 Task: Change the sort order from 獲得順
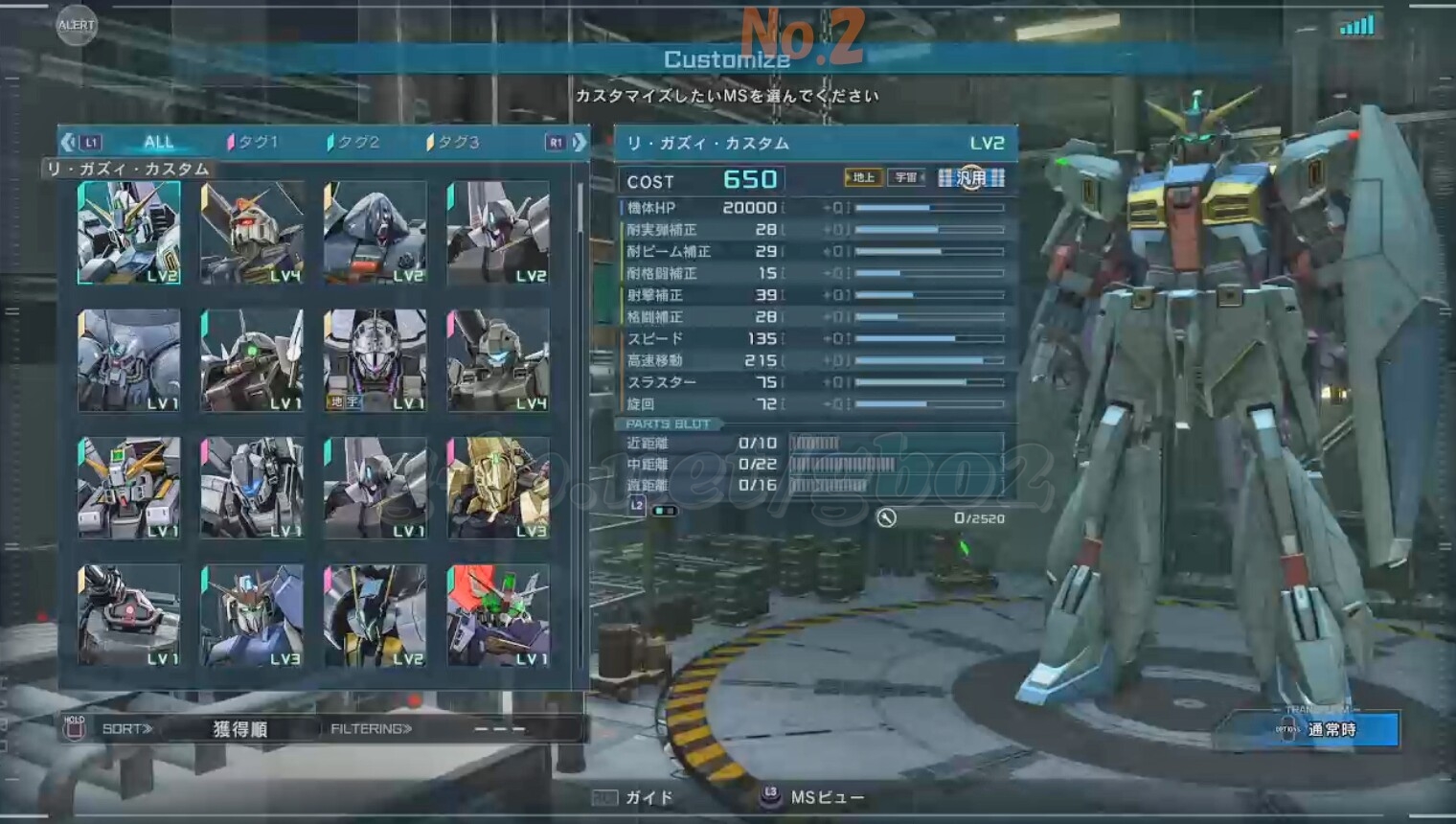(239, 729)
